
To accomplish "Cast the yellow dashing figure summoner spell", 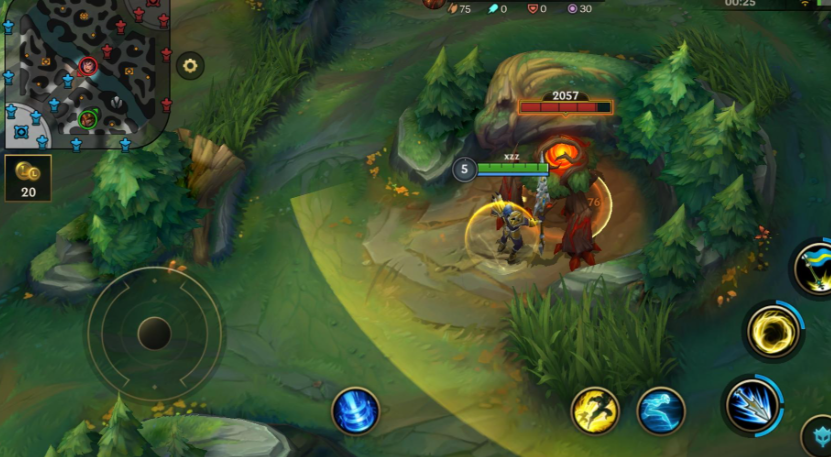I will tap(595, 411).
